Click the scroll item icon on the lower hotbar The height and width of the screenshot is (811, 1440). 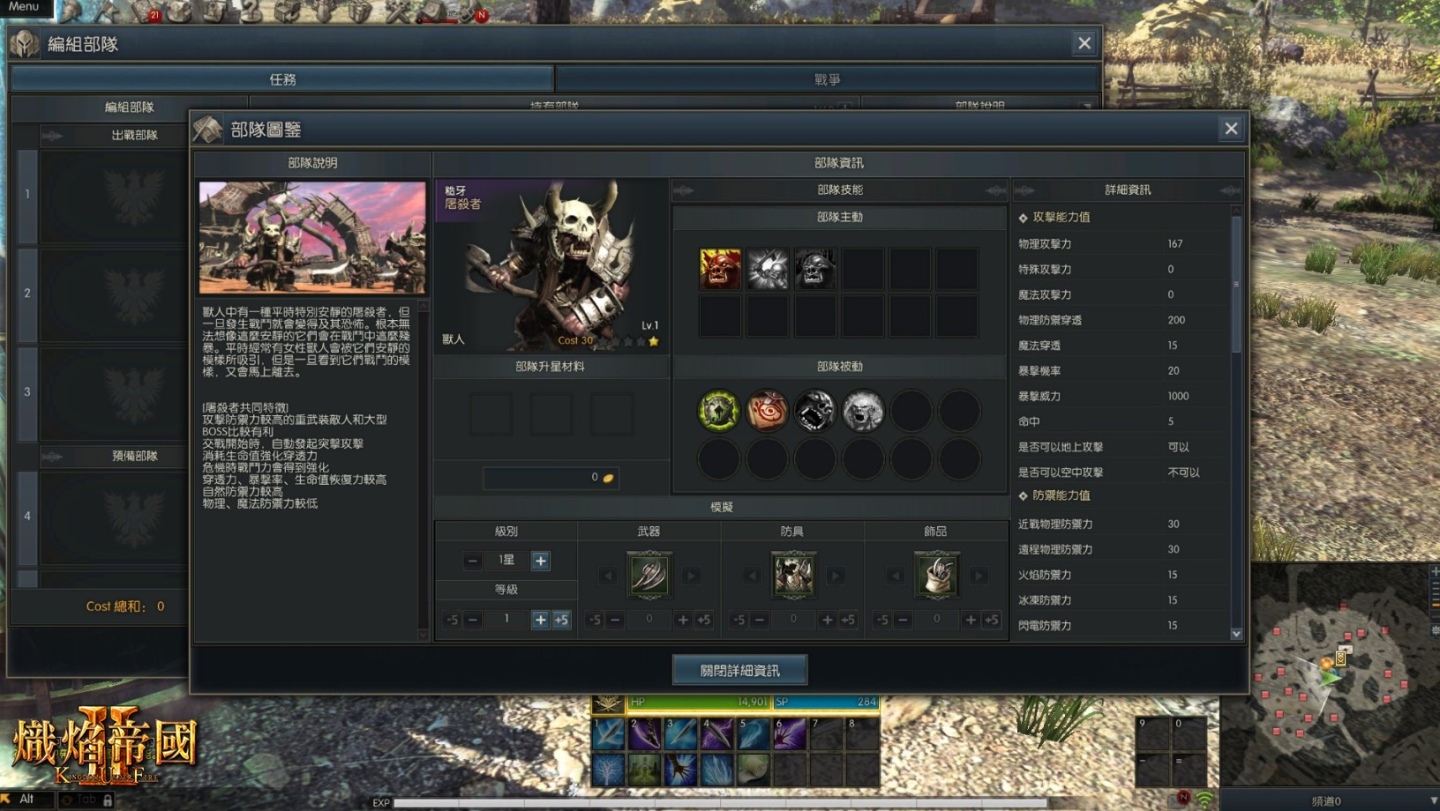(x=752, y=770)
